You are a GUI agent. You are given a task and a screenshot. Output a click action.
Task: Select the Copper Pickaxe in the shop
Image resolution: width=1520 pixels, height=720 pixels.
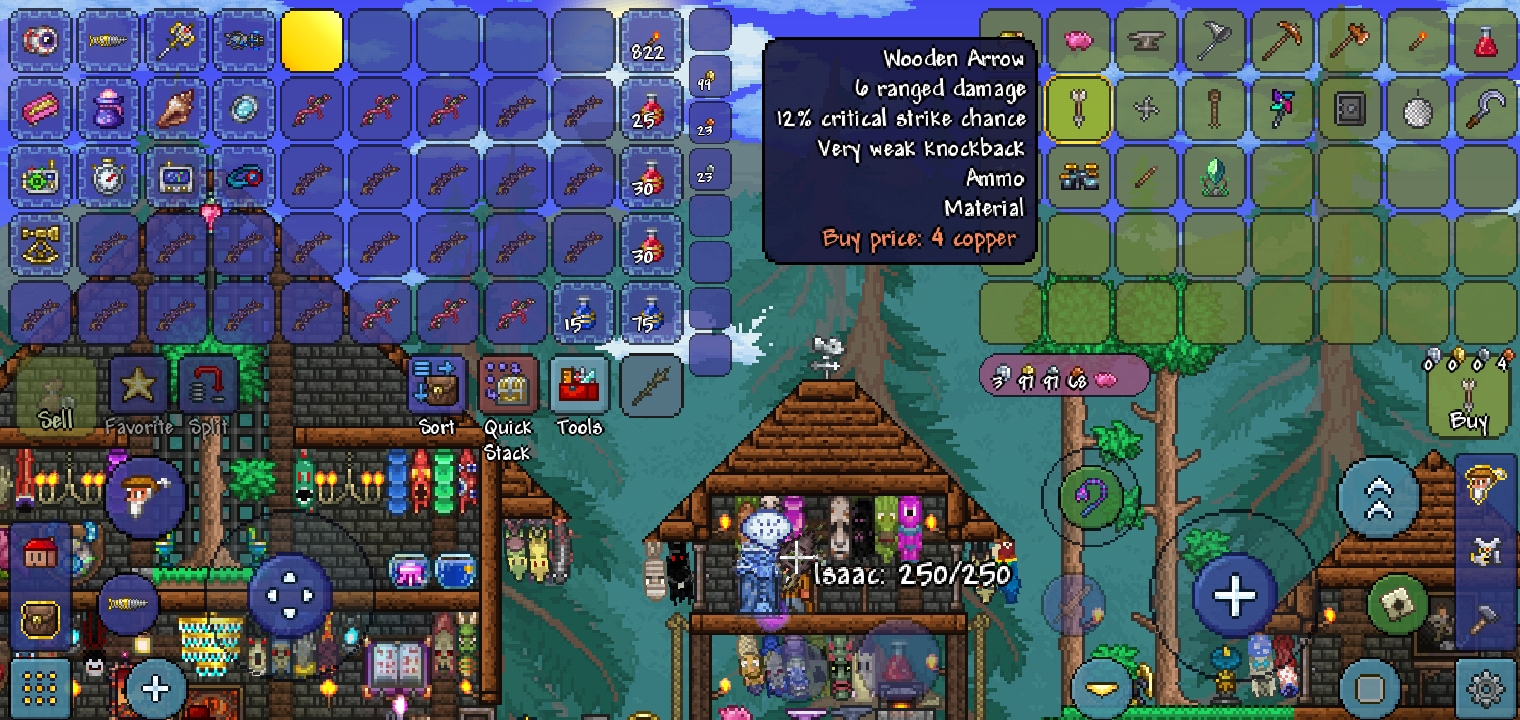[x=1284, y=40]
